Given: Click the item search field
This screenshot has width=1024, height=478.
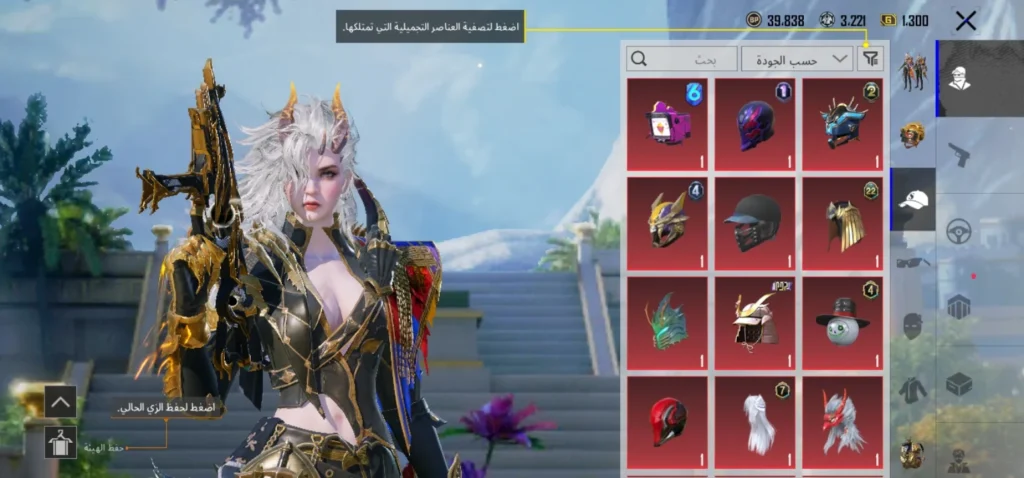Looking at the screenshot, I should (x=682, y=59).
